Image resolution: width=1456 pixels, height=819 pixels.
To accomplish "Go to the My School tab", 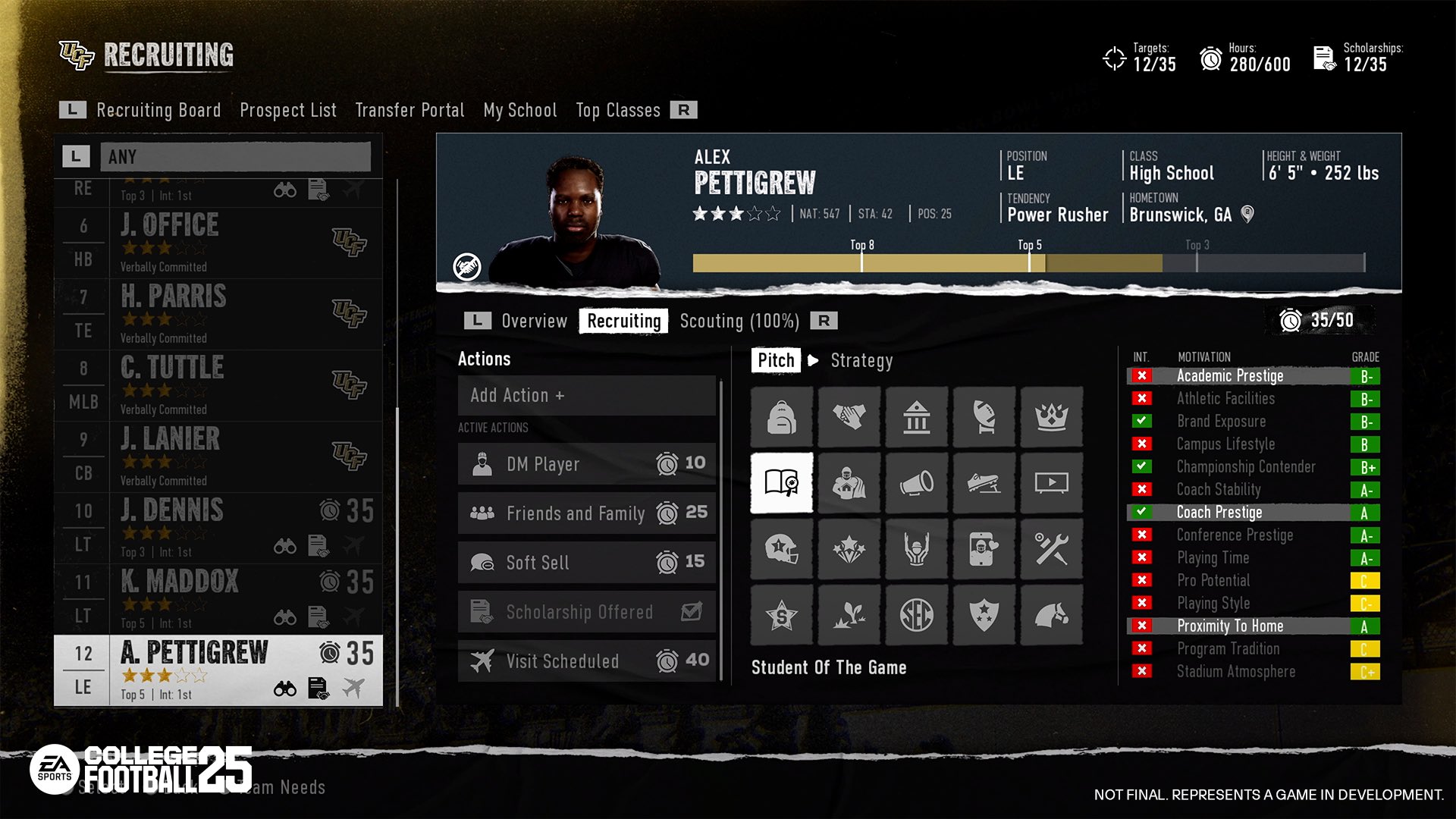I will [x=520, y=110].
